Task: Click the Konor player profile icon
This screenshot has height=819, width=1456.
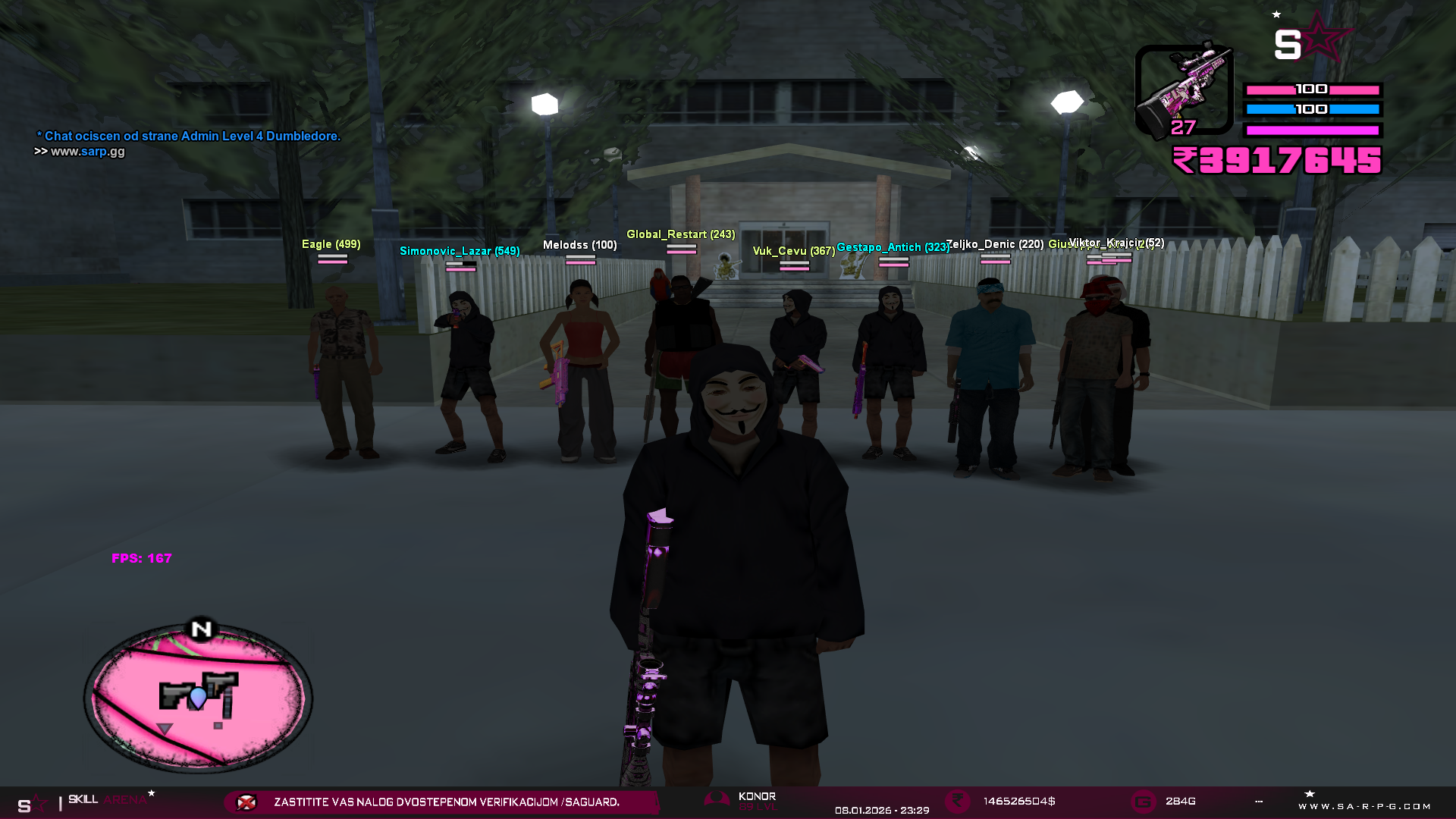Action: pyautogui.click(x=717, y=800)
